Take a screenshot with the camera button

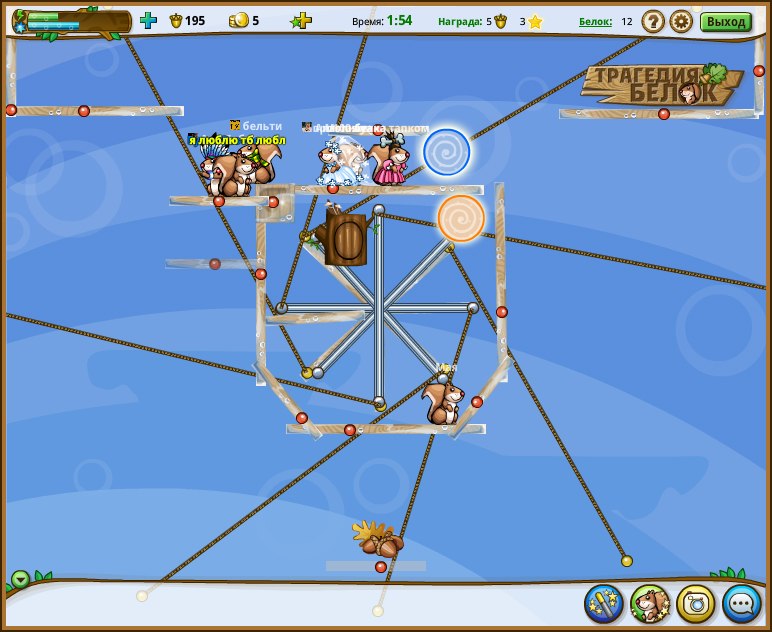696,603
